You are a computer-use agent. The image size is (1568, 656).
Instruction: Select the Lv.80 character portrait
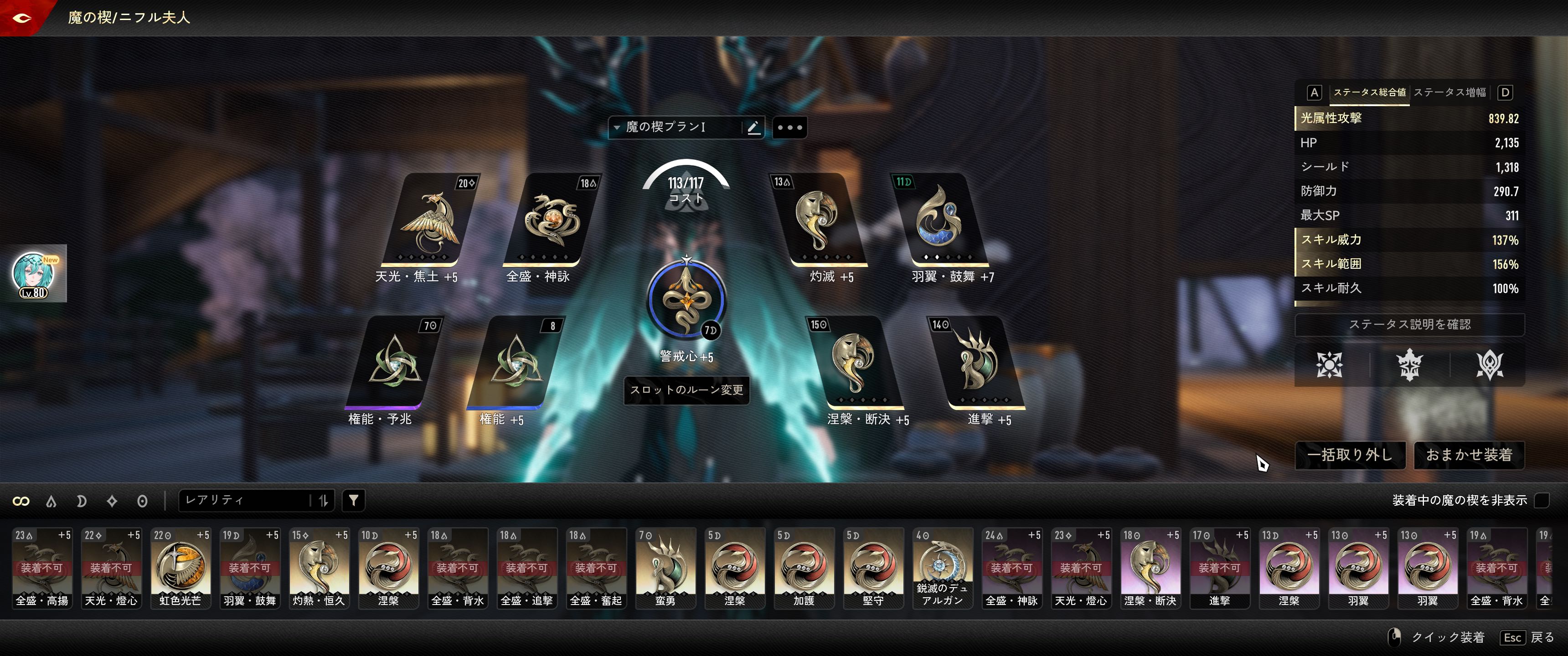coord(34,274)
